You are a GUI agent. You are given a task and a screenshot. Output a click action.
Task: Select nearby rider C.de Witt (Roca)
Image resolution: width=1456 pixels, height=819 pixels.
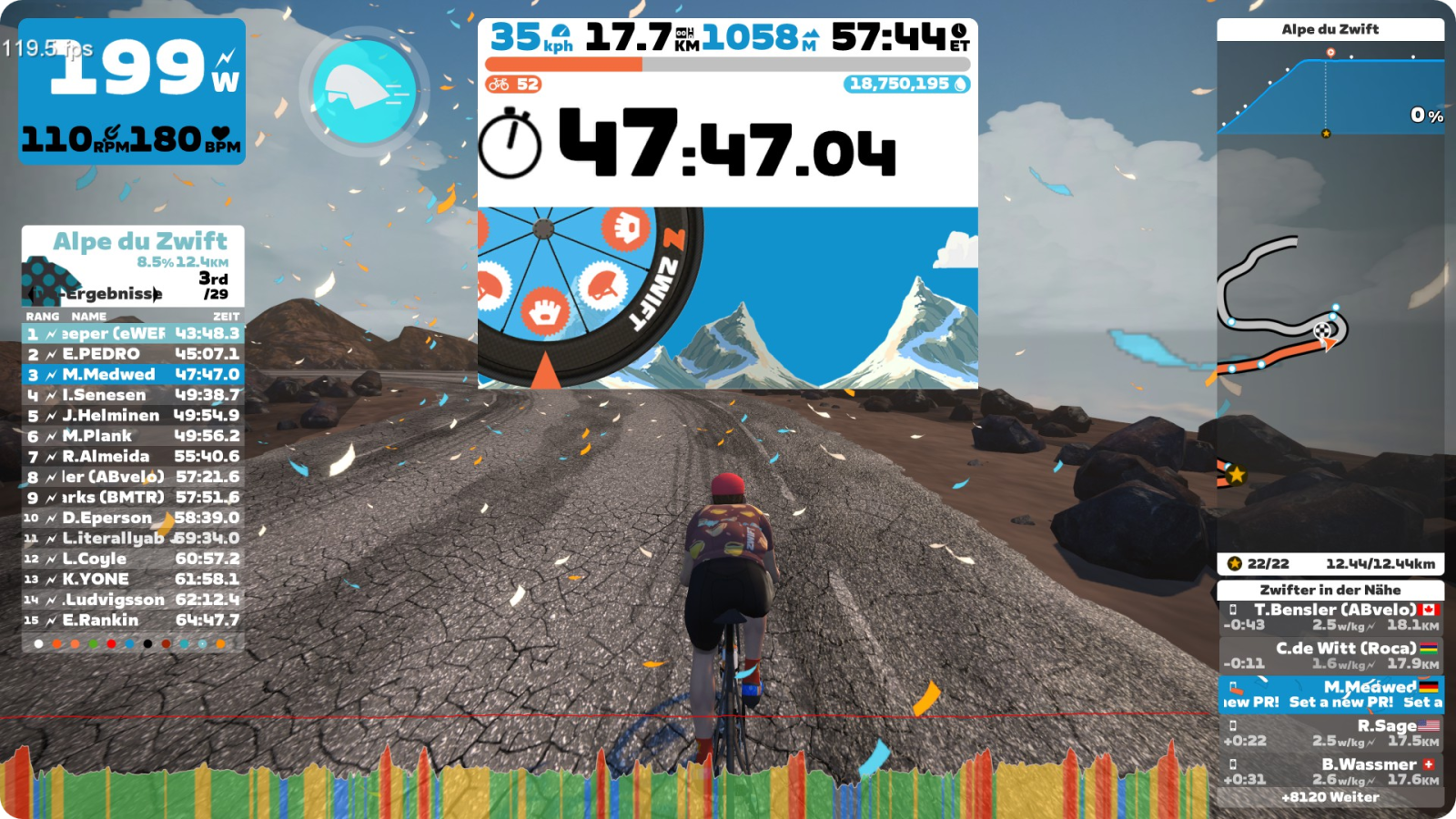click(1330, 655)
